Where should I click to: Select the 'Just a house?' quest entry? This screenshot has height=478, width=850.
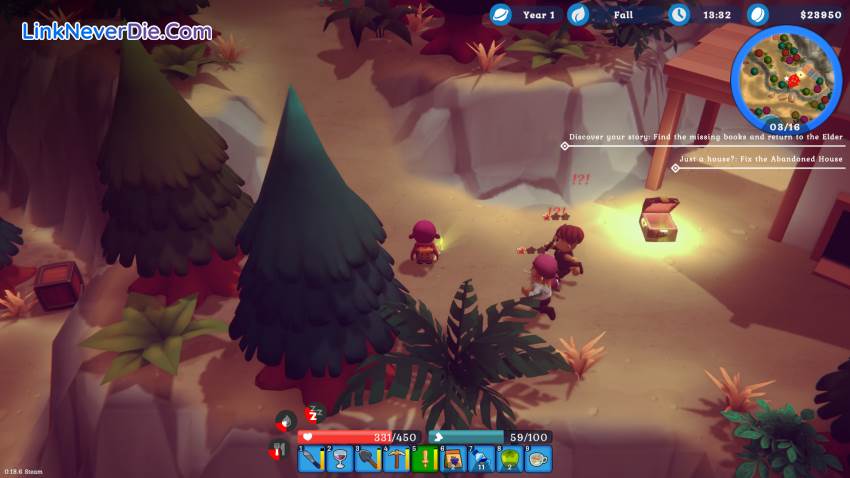[760, 159]
